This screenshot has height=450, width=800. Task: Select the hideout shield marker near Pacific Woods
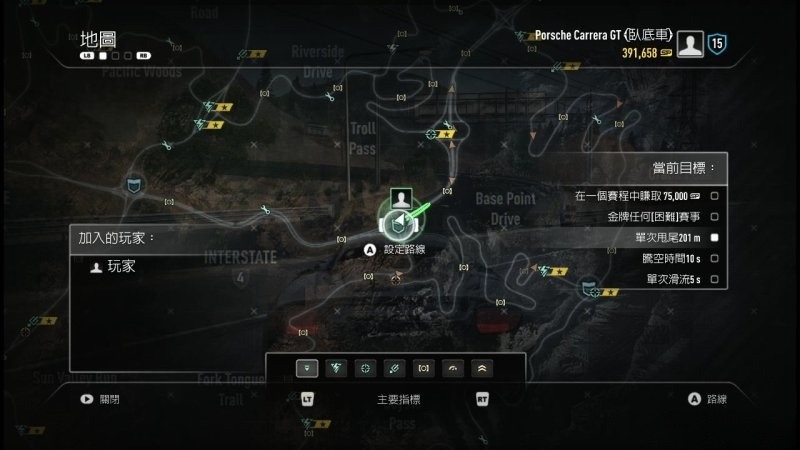click(133, 184)
